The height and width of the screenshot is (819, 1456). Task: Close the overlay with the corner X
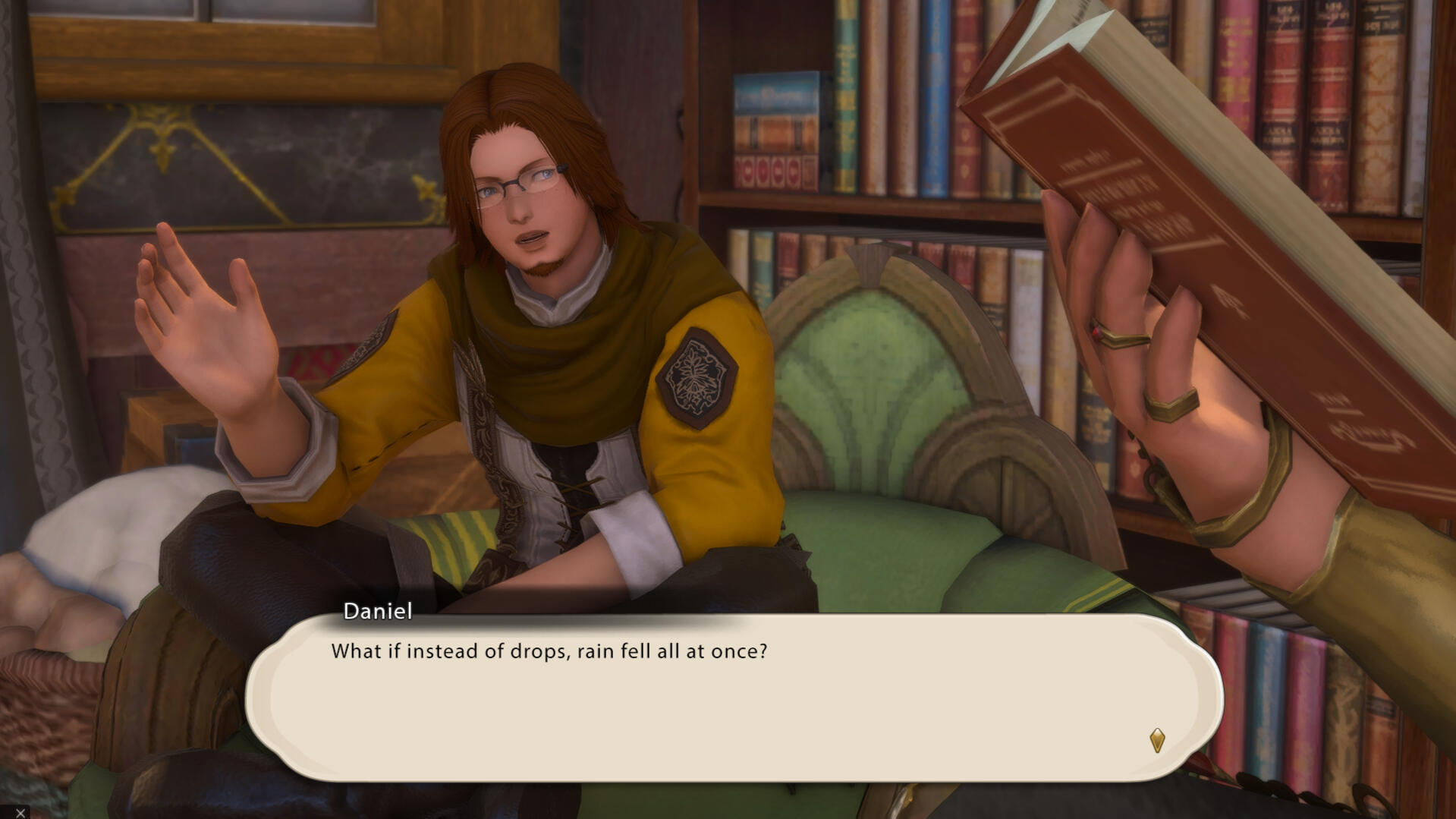pos(20,812)
